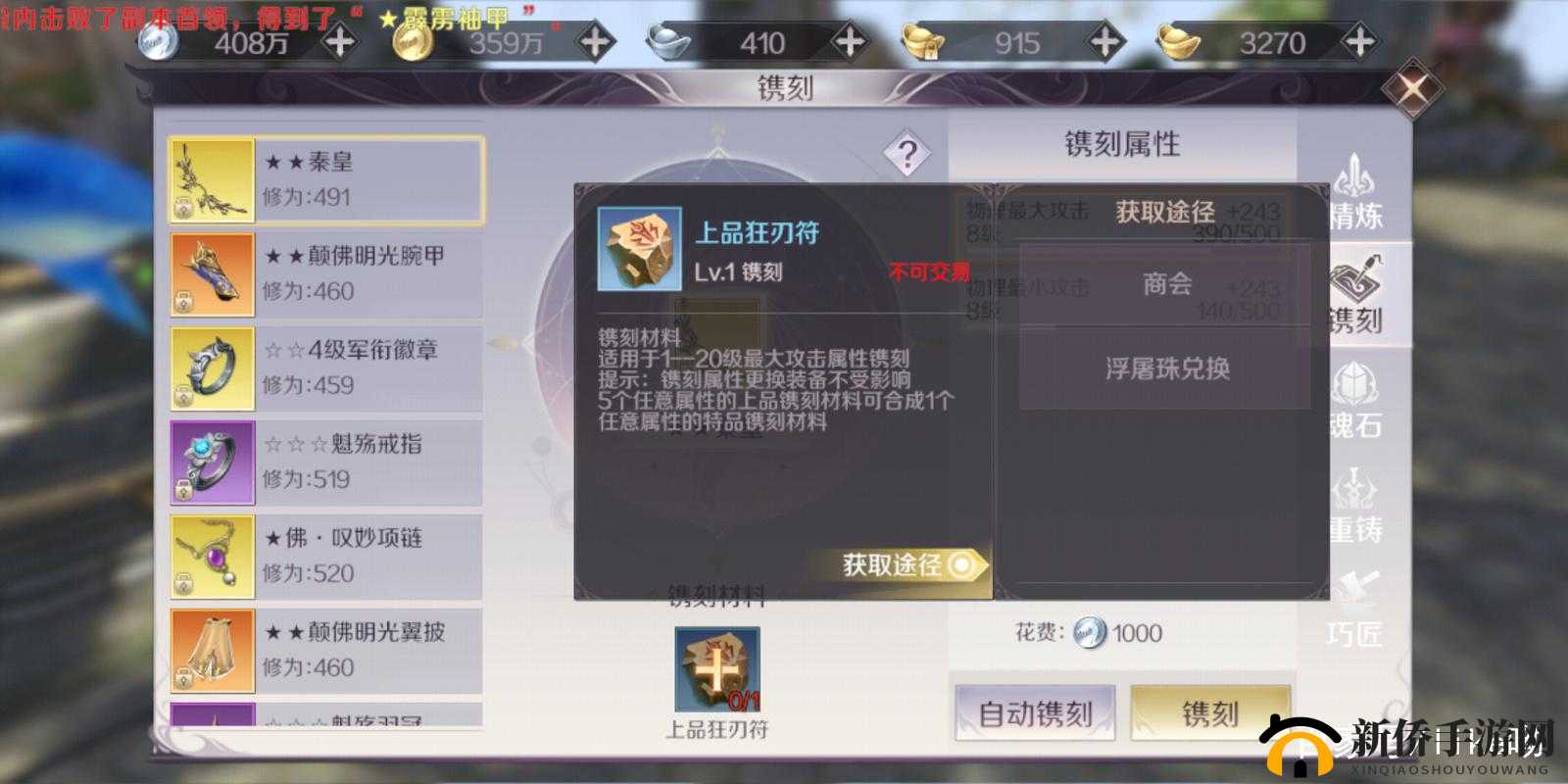Toggle the lock on the 秦皇 weapon entry
1568x784 pixels.
tap(184, 208)
